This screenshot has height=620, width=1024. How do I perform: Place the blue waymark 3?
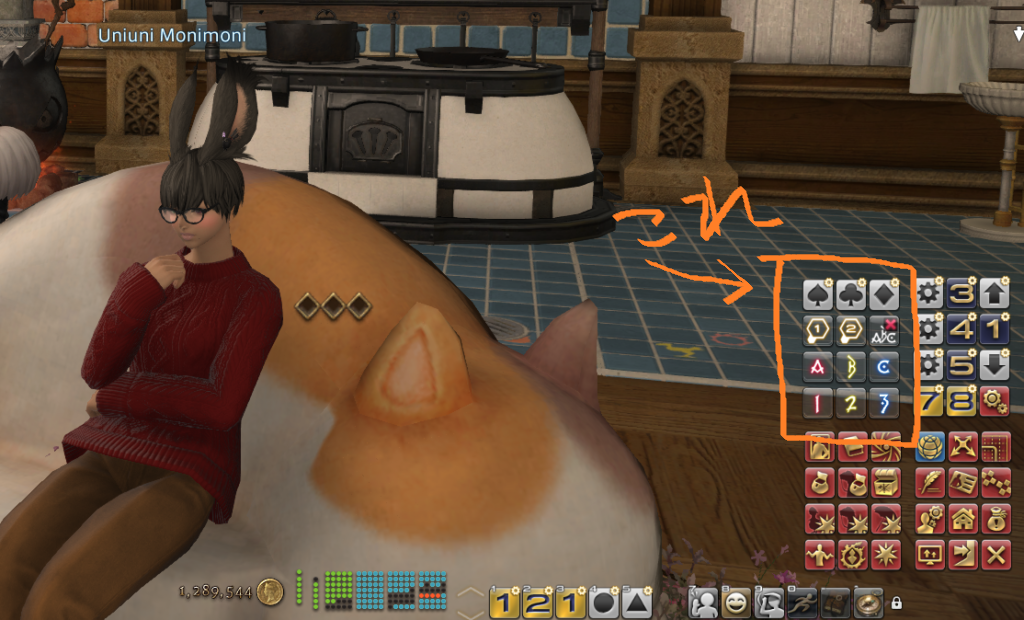pos(884,403)
